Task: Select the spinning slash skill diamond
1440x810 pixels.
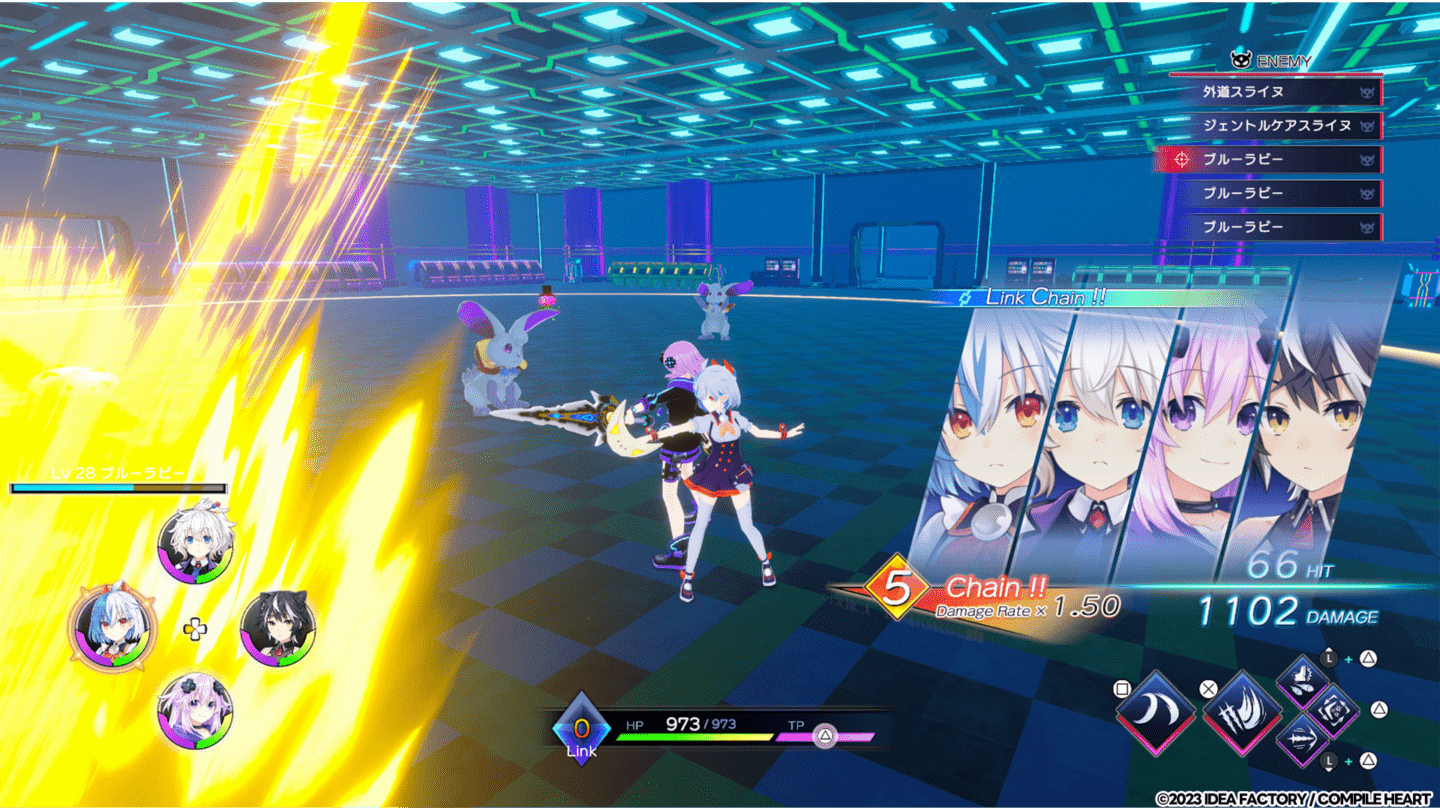Action: click(x=1334, y=711)
